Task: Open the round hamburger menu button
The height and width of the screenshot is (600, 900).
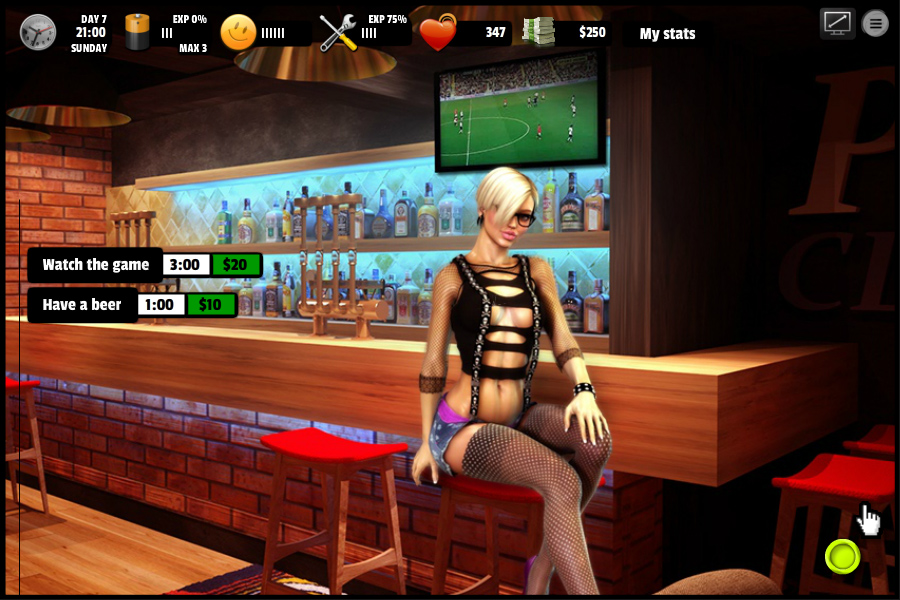Action: pos(875,23)
